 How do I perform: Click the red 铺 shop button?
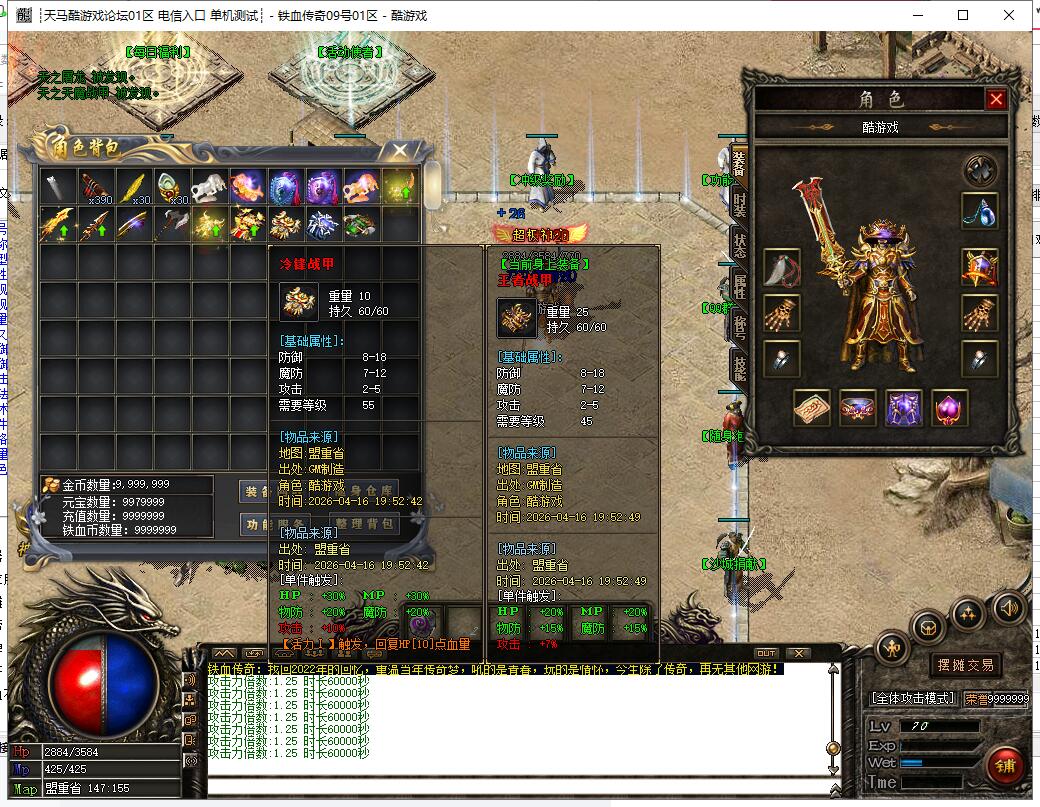[1003, 765]
